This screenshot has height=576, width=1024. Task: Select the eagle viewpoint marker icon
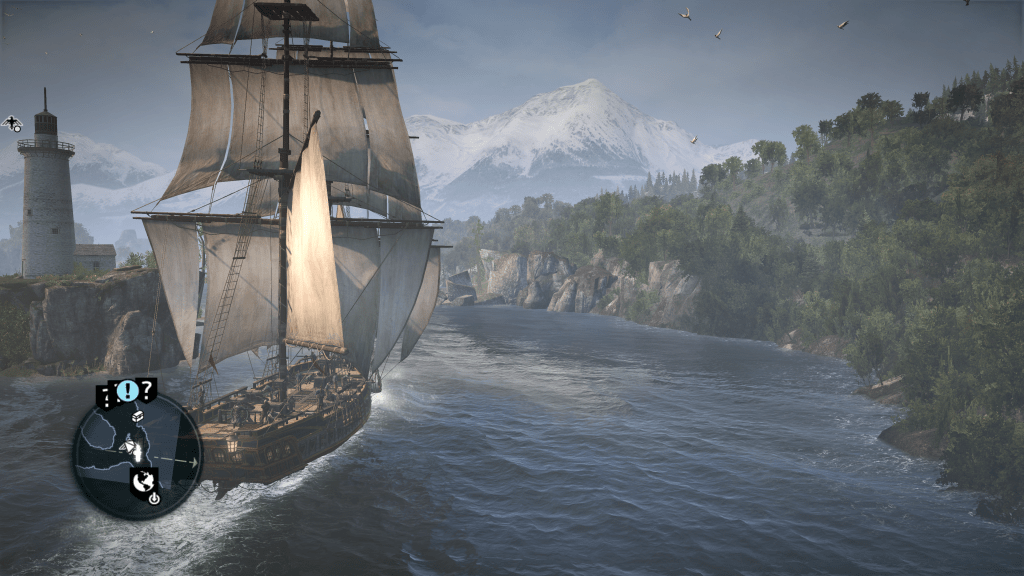(12, 123)
